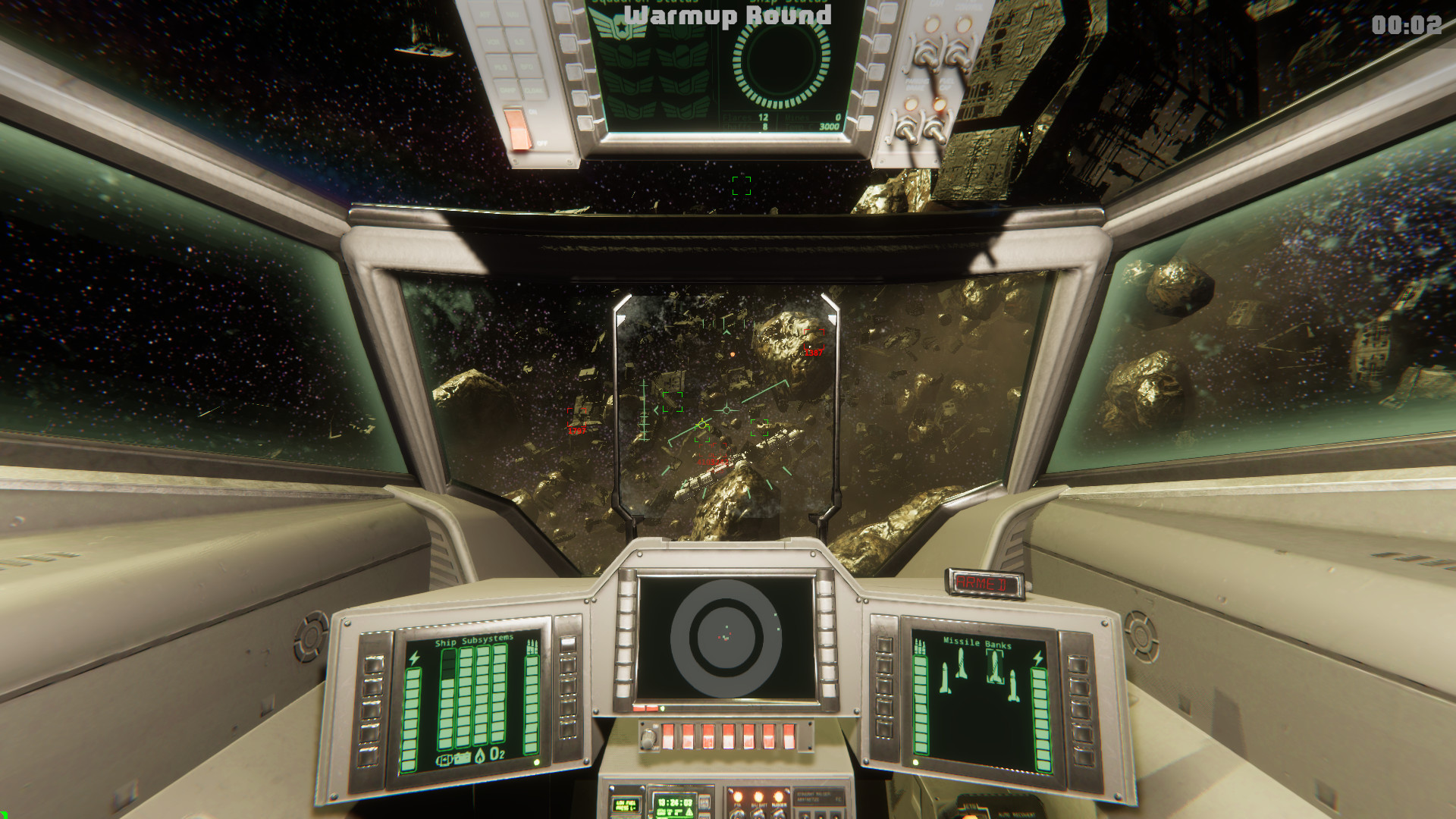Select the O2 oxygen icon on Ship Subsystems

pyautogui.click(x=497, y=754)
